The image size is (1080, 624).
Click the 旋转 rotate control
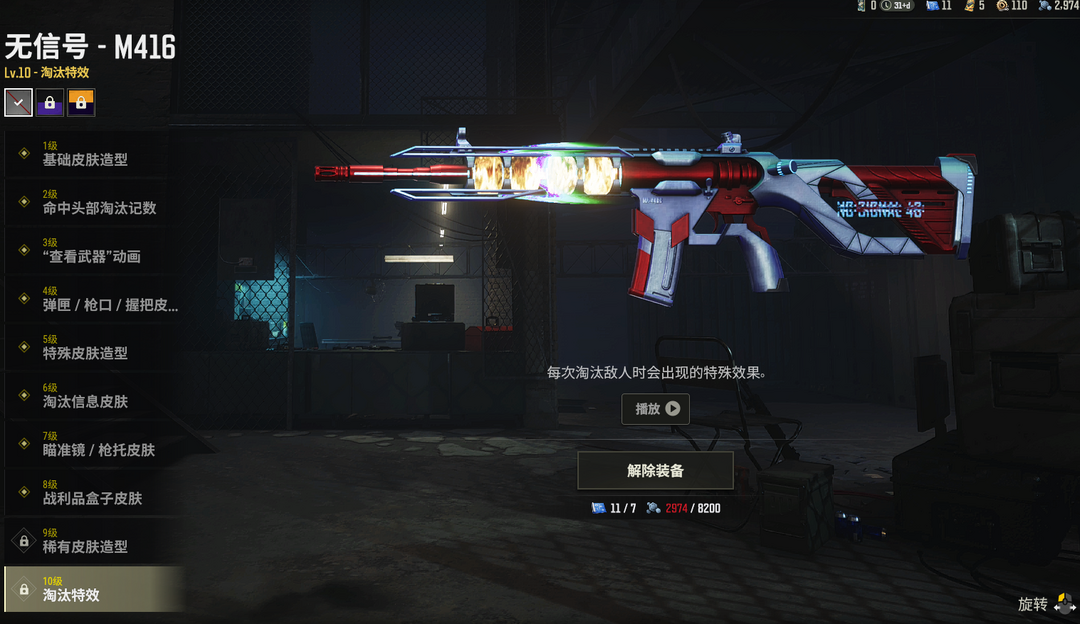[1047, 604]
